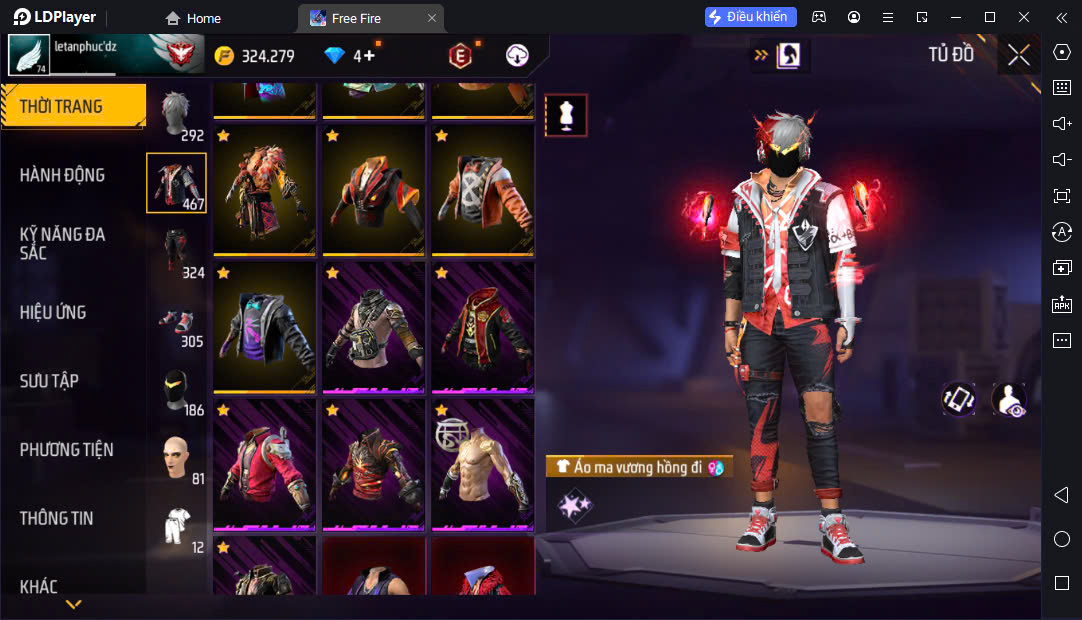The height and width of the screenshot is (620, 1082).
Task: Add diamonds with the plus button
Action: tap(369, 56)
